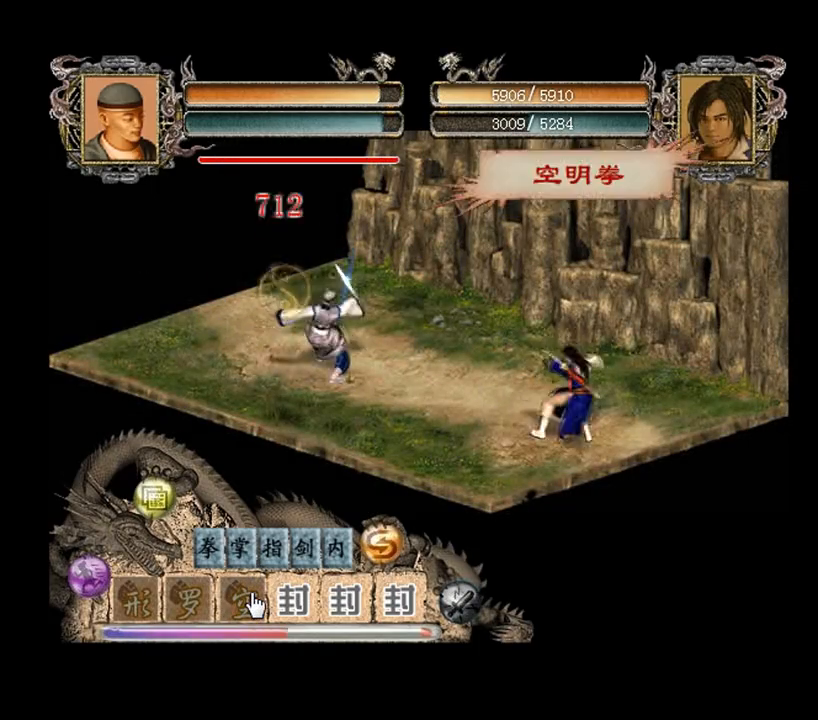The height and width of the screenshot is (720, 818).
Task: Open the 指 (finger) skill tab
Action: pos(272,548)
